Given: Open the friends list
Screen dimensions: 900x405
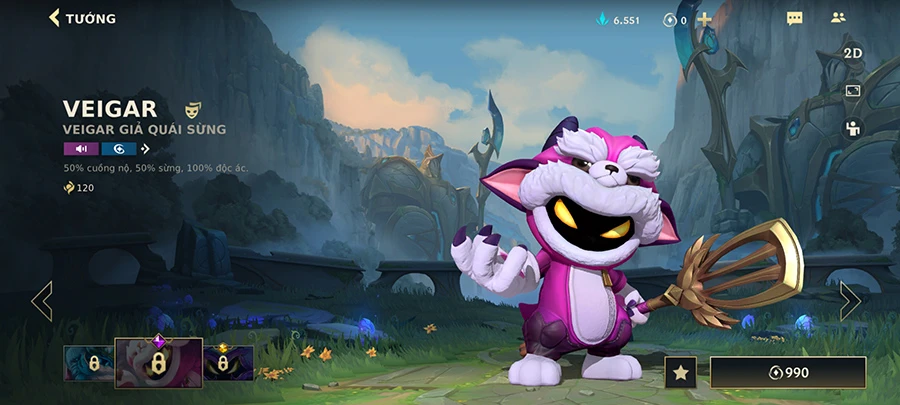Looking at the screenshot, I should pos(838,18).
